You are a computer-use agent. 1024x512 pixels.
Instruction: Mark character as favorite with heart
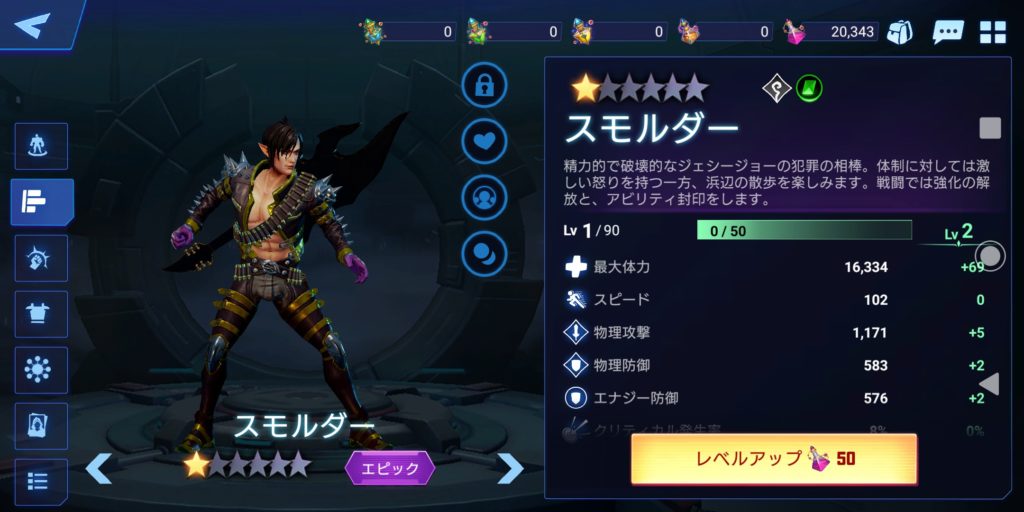pos(484,141)
